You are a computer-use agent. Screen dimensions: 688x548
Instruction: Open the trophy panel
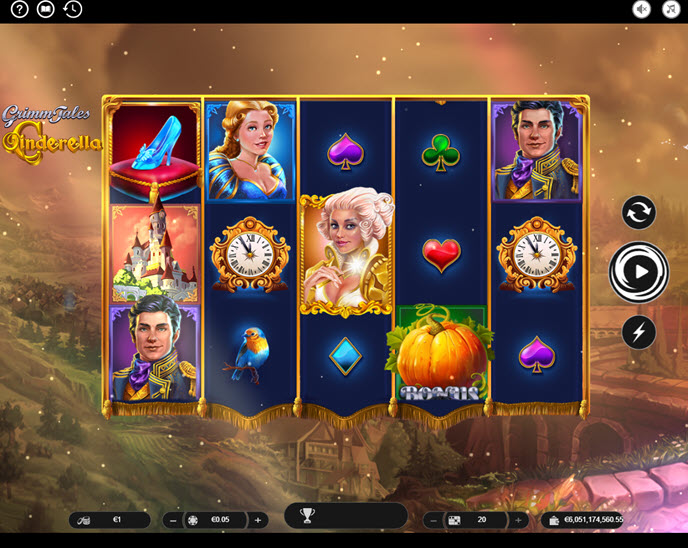point(308,516)
